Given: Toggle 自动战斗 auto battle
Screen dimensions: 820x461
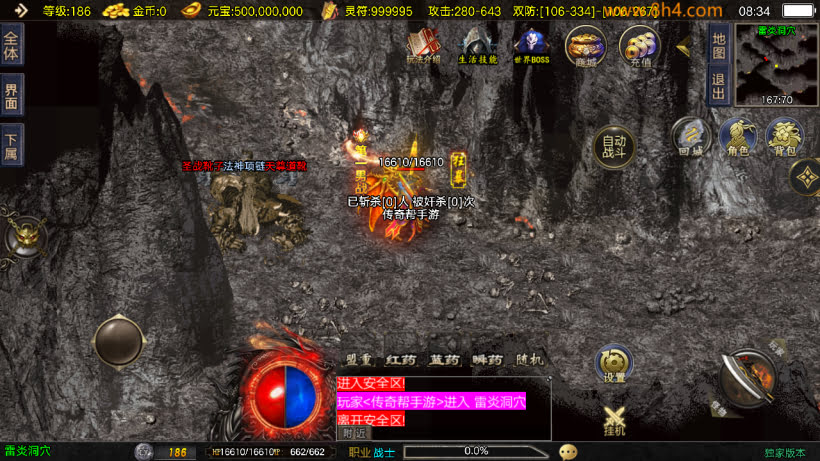Looking at the screenshot, I should point(614,147).
